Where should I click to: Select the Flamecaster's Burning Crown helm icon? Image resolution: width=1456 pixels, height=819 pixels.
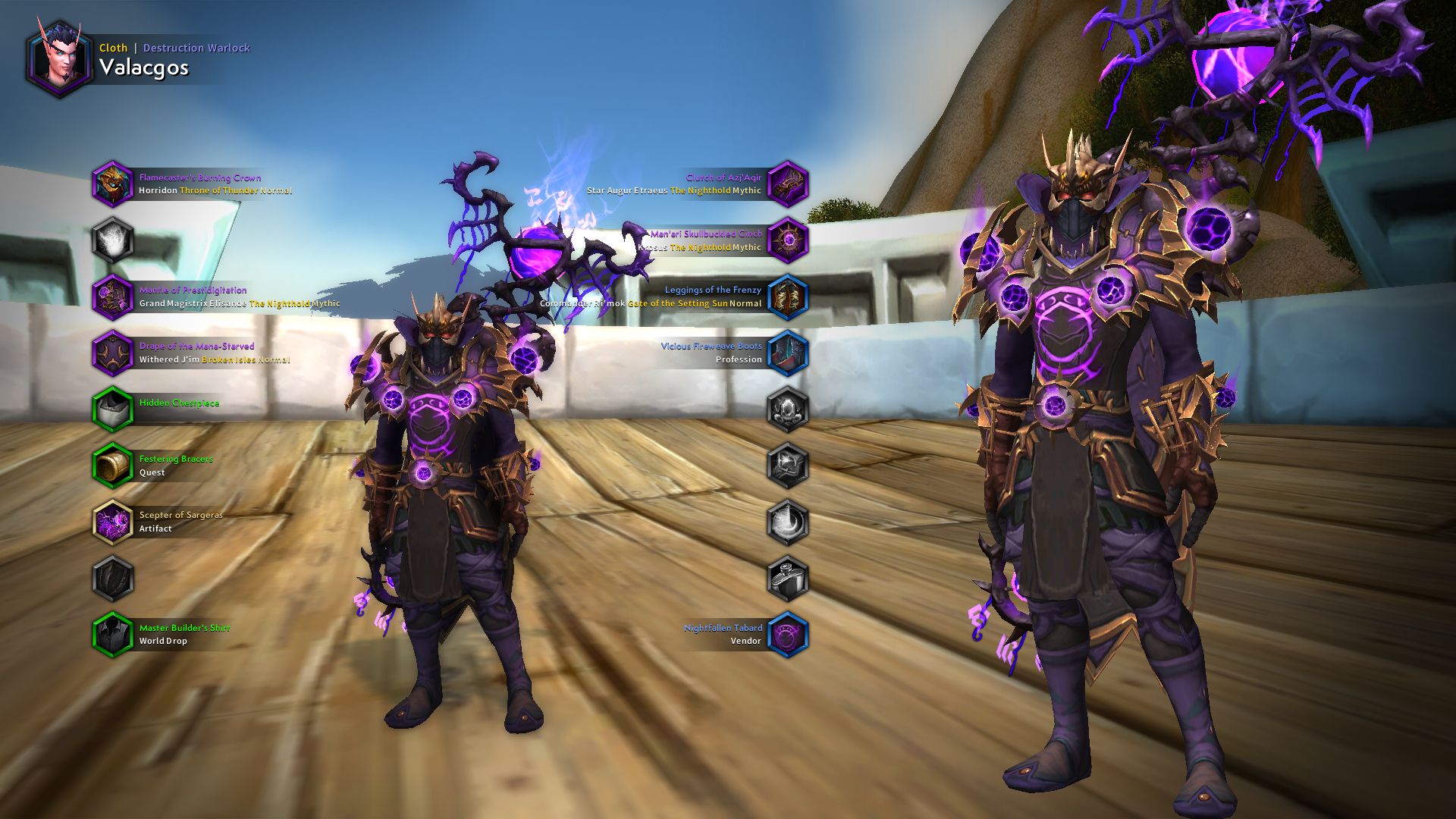pos(114,184)
